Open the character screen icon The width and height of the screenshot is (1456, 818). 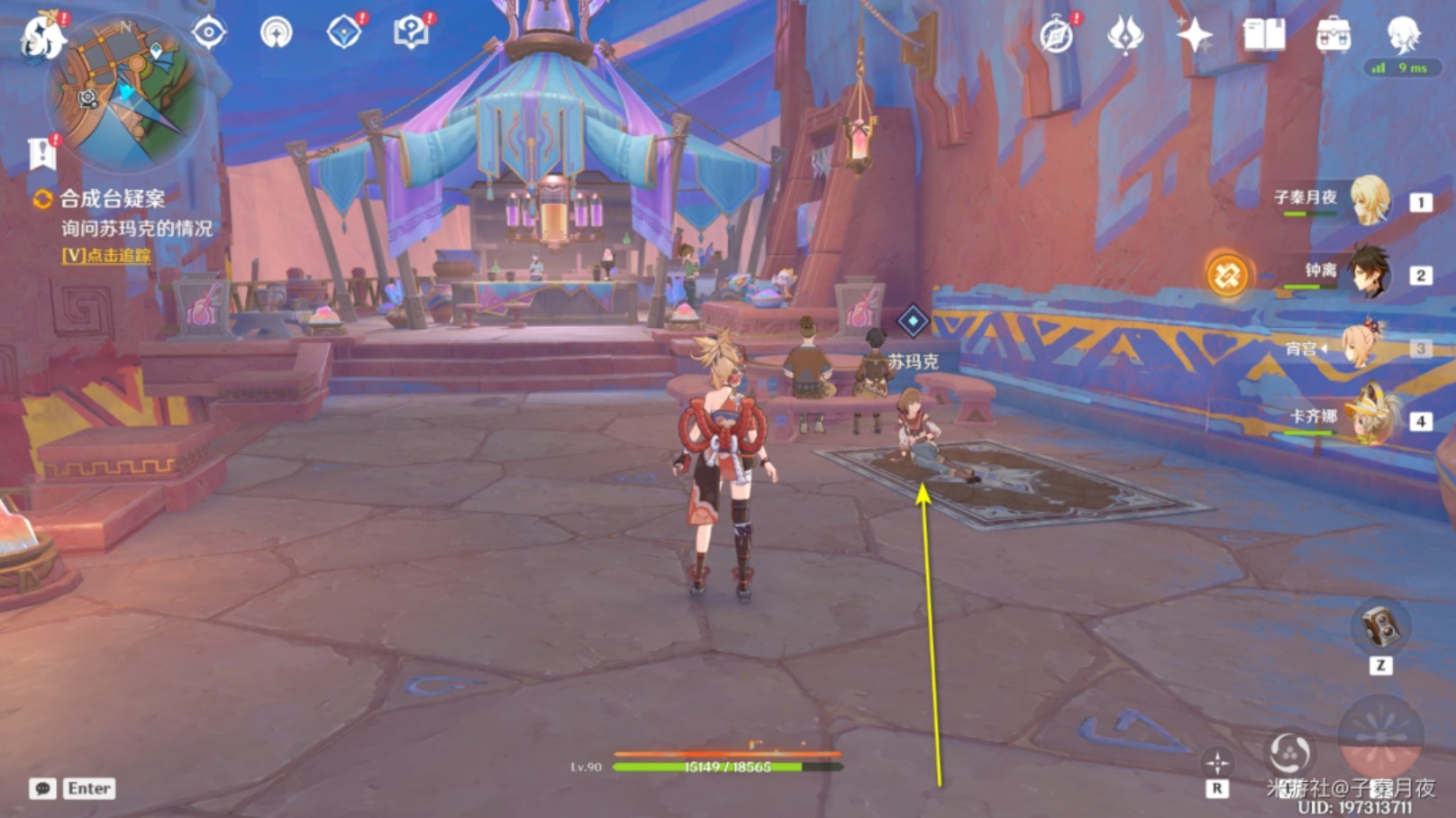[x=1402, y=36]
